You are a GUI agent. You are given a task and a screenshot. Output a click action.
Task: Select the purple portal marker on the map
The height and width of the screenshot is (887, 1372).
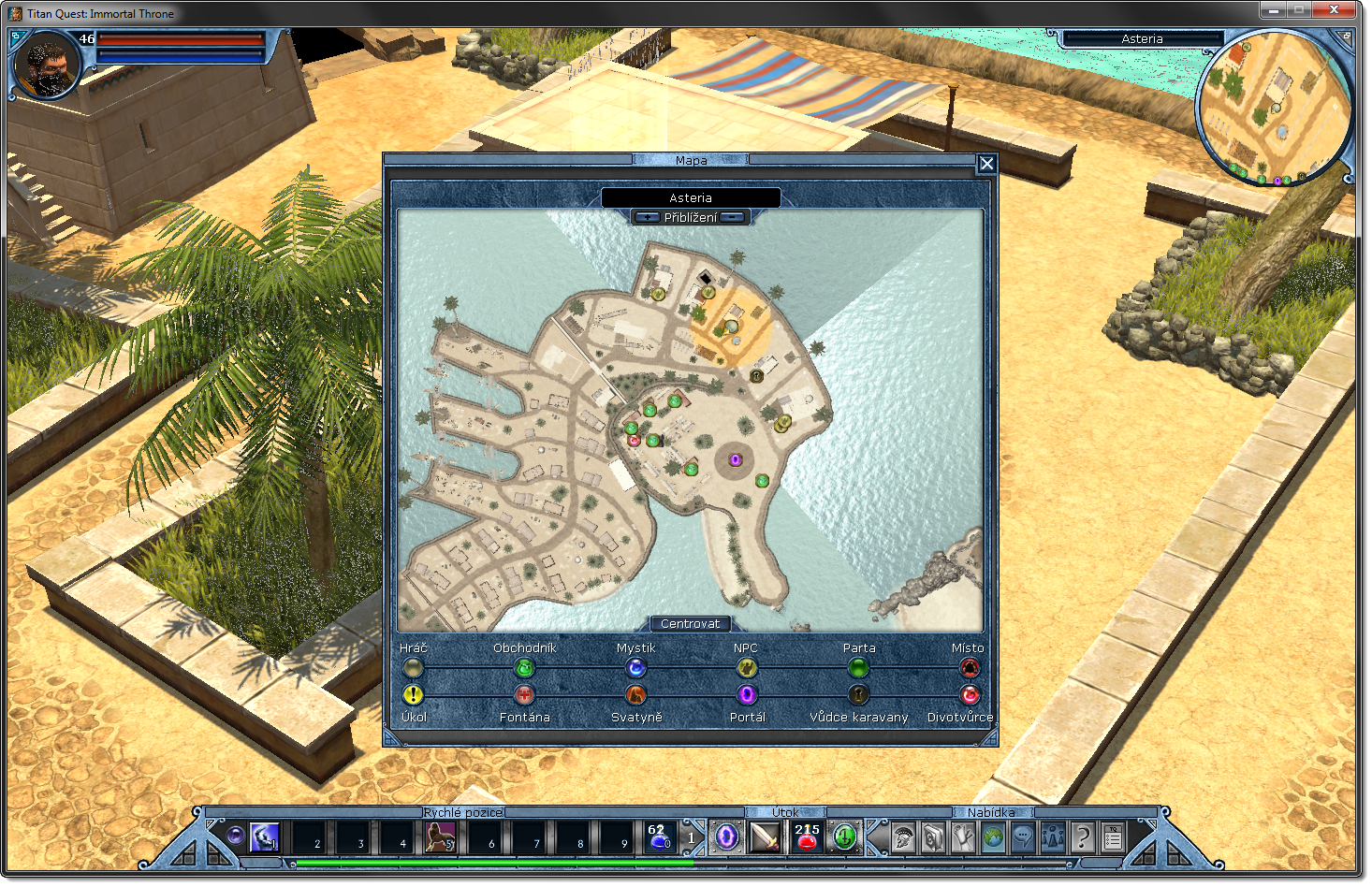[x=736, y=459]
